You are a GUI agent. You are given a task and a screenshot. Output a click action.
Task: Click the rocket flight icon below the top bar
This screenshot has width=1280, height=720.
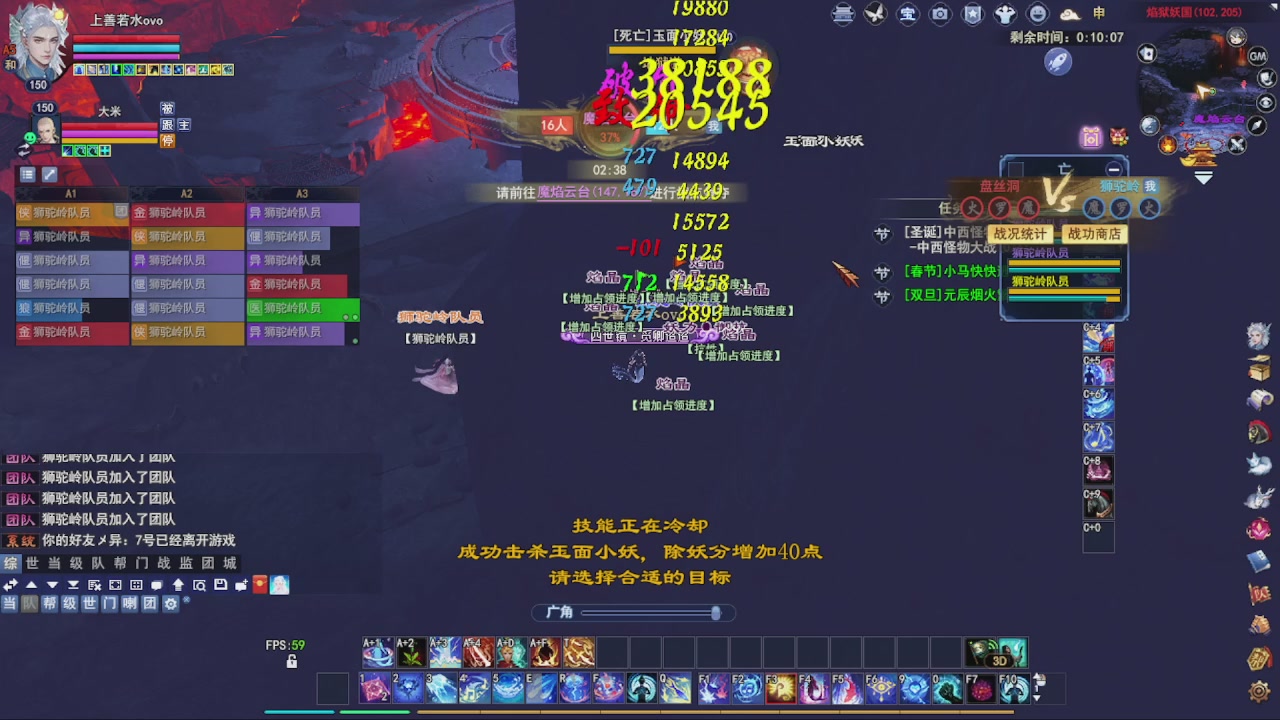coord(1060,61)
